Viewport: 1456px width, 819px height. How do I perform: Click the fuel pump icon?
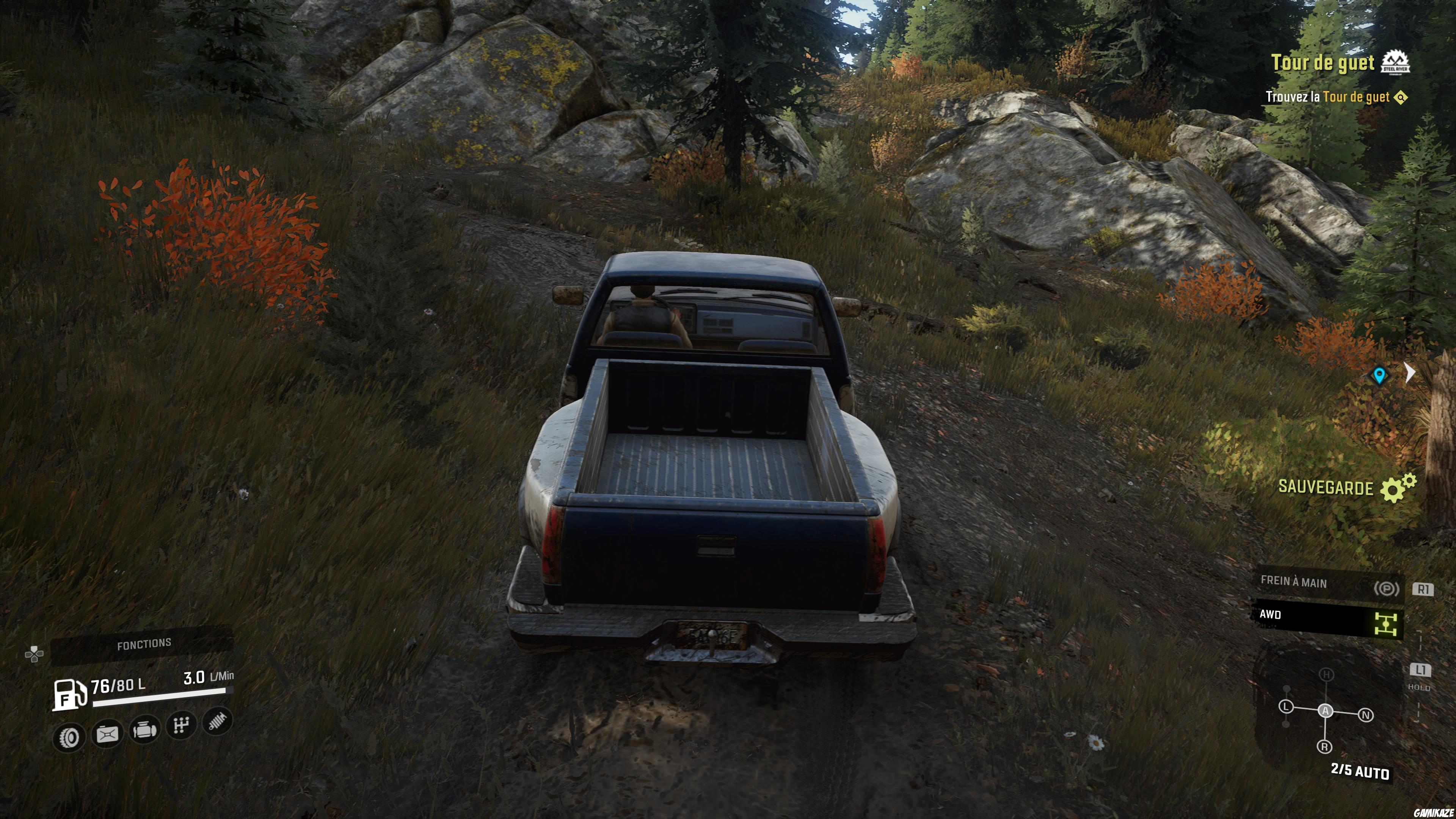[x=69, y=694]
